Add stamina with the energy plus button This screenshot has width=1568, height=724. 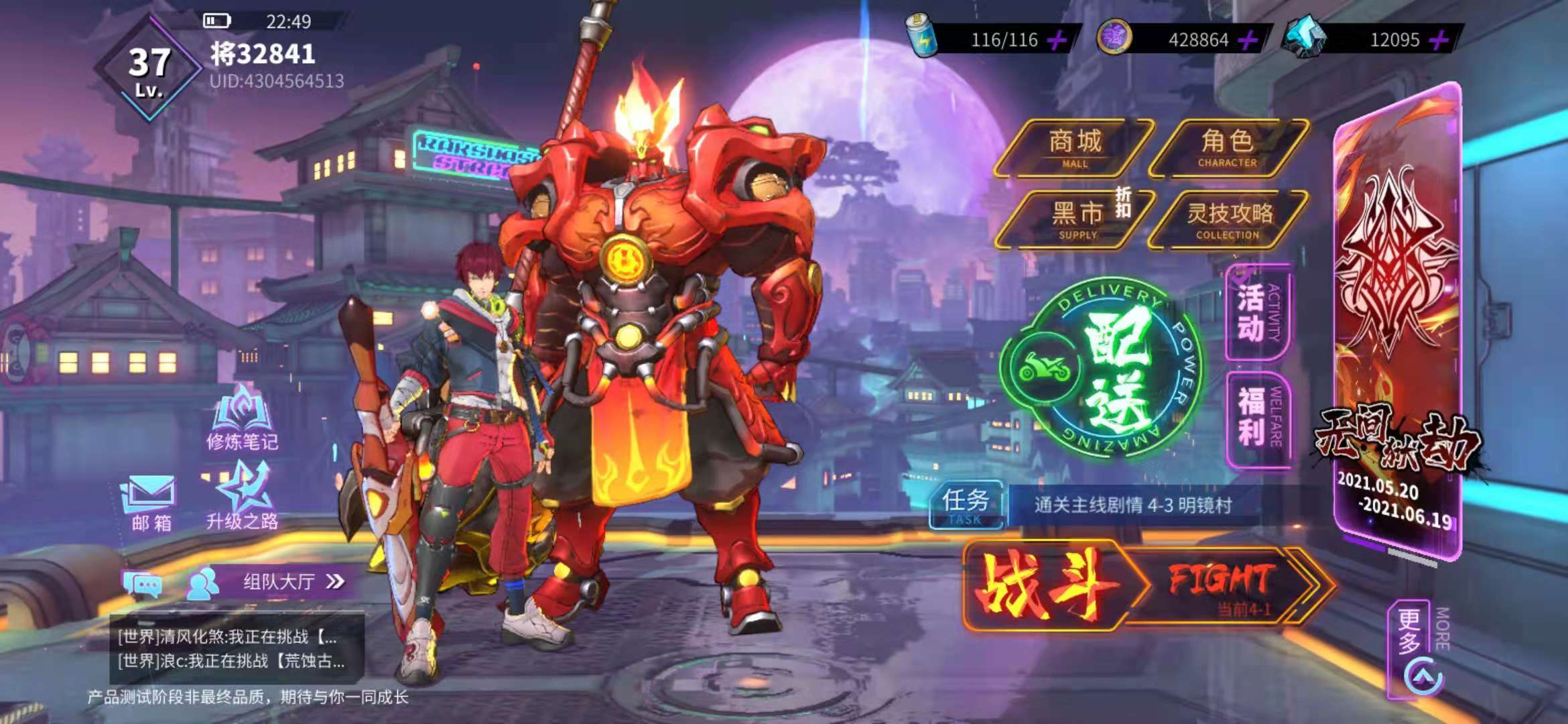click(x=1057, y=40)
